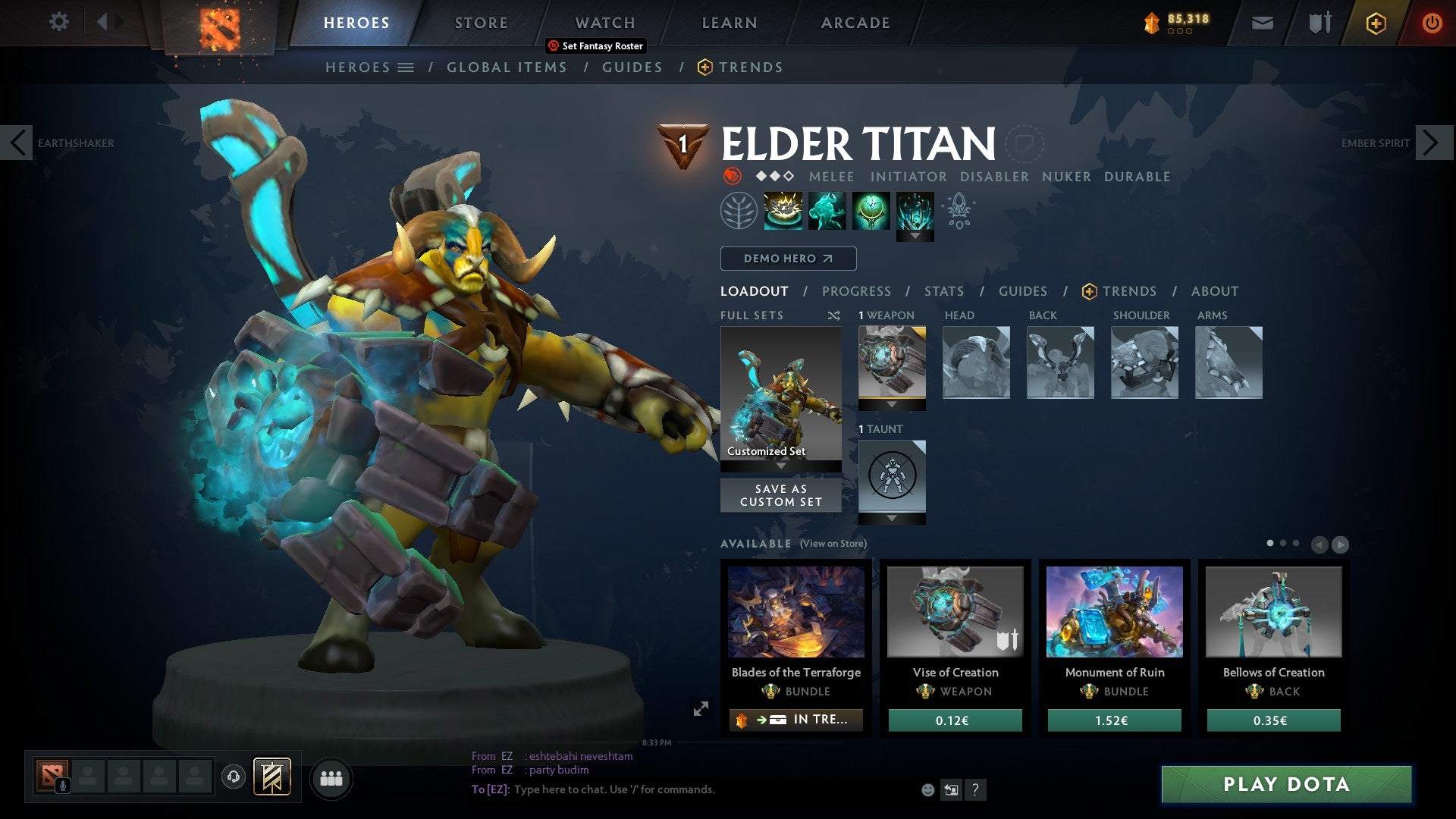Open the View on Store link
The height and width of the screenshot is (819, 1456).
point(832,544)
